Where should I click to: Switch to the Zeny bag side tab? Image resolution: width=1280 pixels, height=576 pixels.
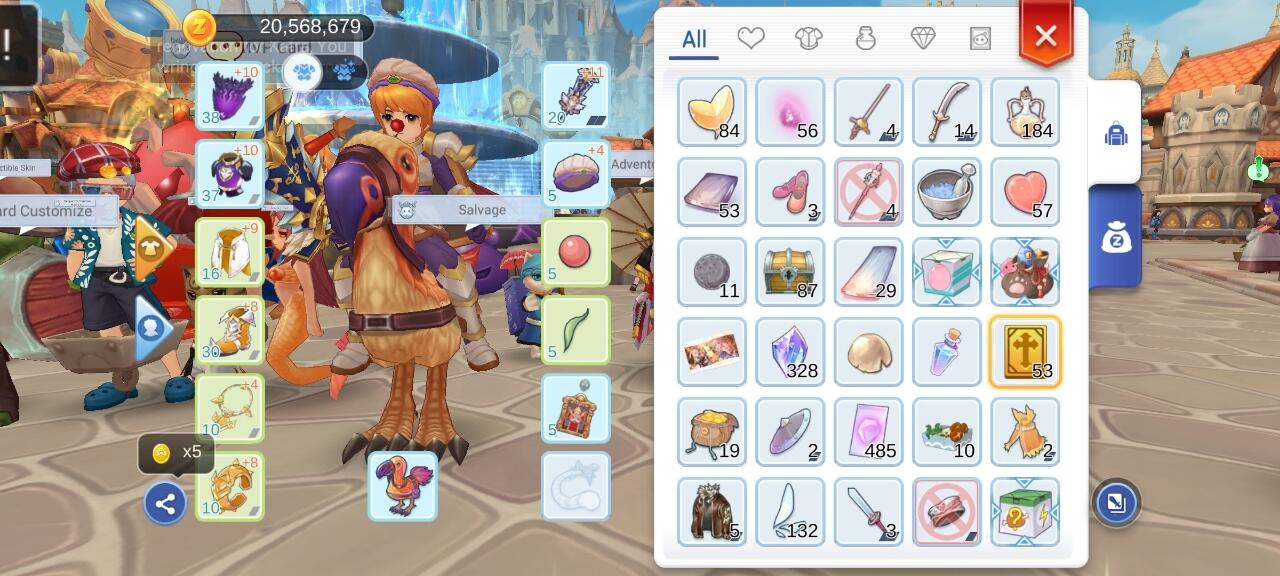[1115, 237]
